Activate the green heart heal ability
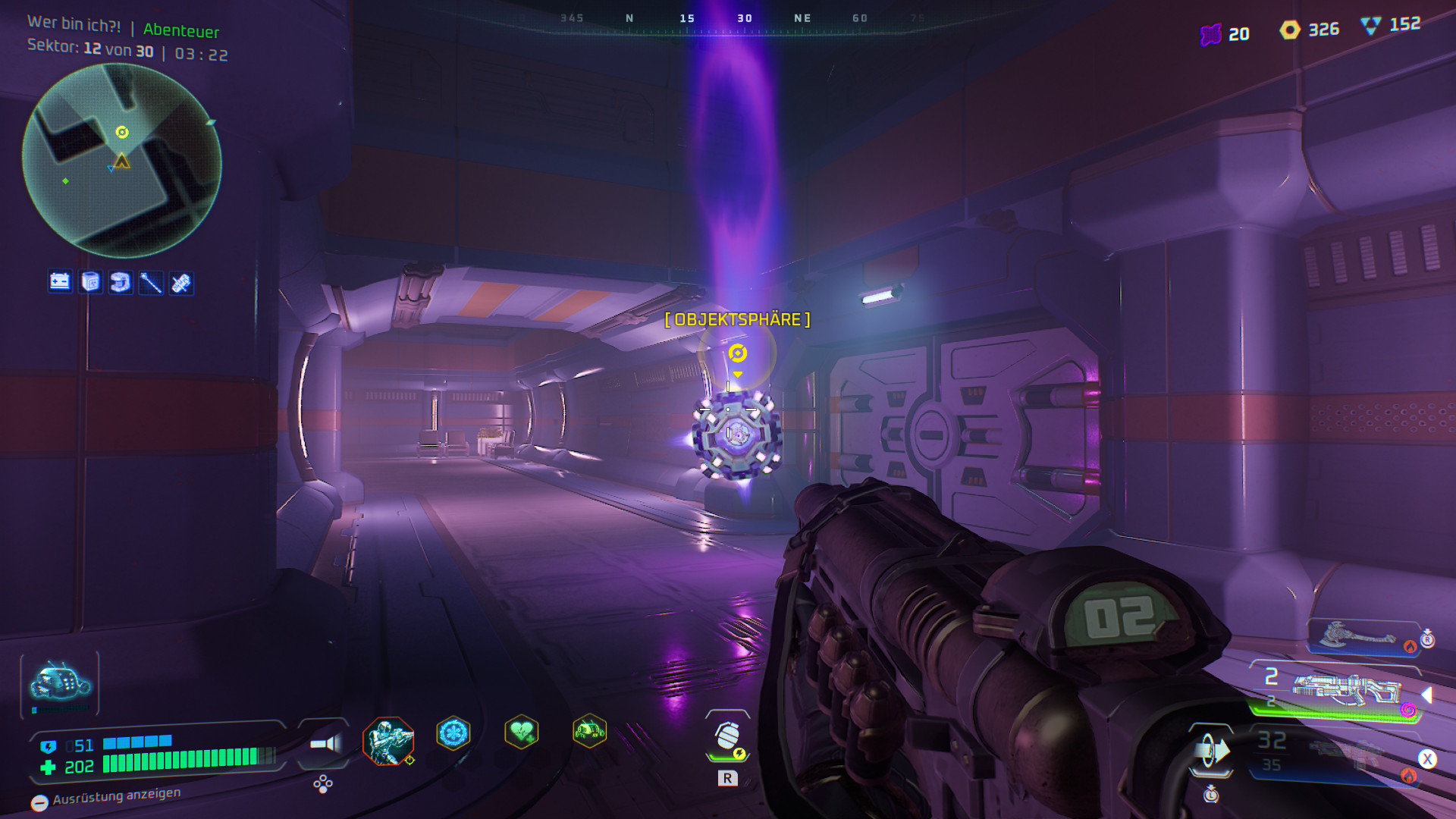Viewport: 1456px width, 819px height. tap(522, 733)
